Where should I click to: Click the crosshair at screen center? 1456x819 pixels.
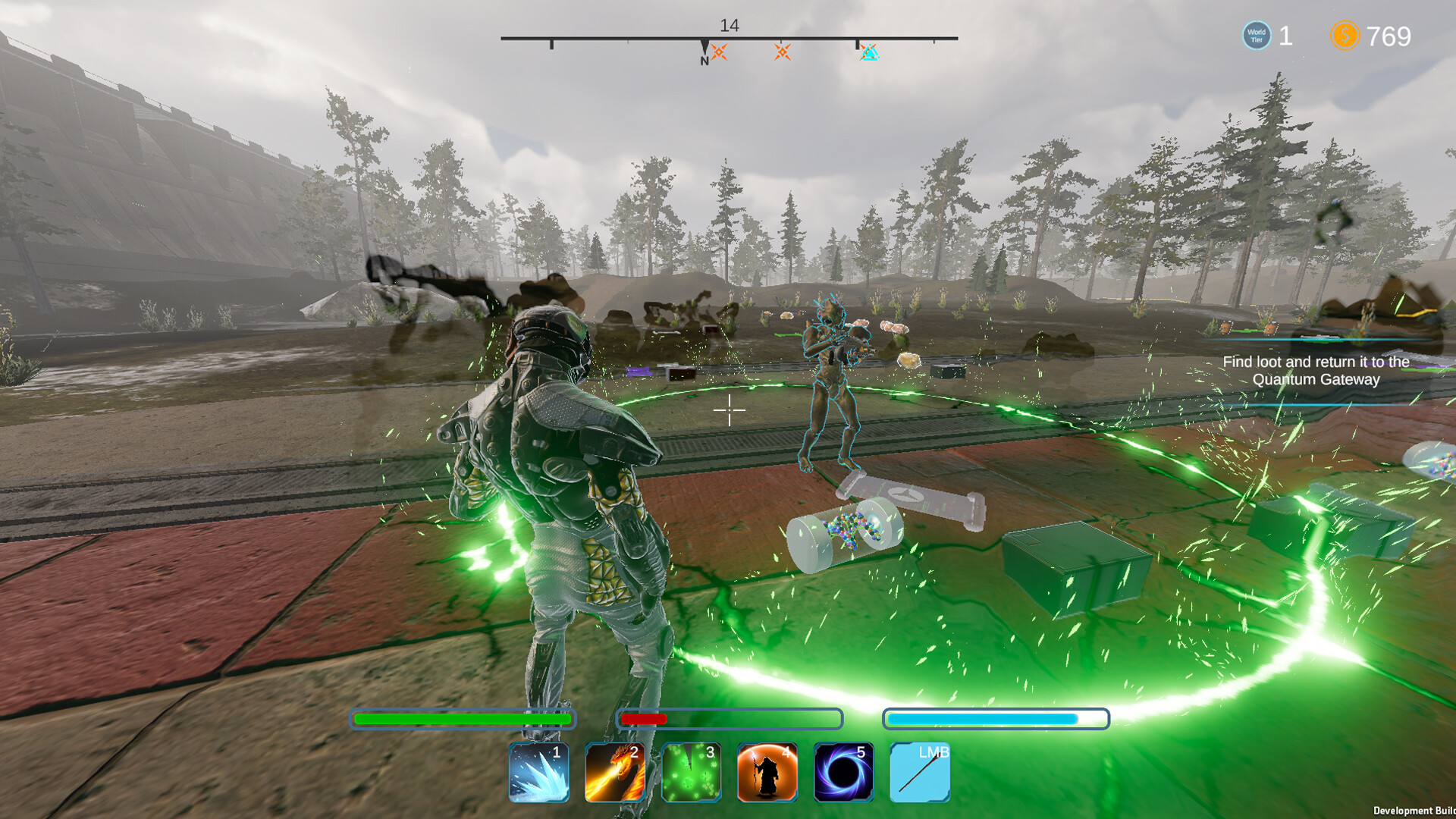728,409
